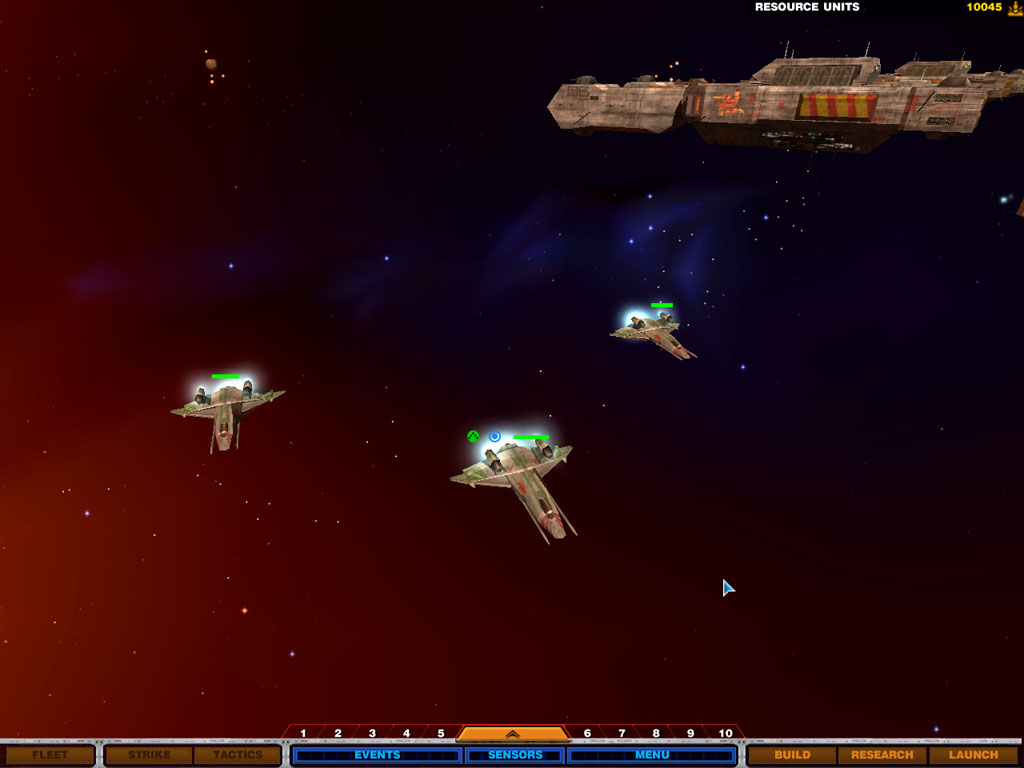Click the gold icon beside the resource count
Image resolution: width=1024 pixels, height=768 pixels.
1014,8
